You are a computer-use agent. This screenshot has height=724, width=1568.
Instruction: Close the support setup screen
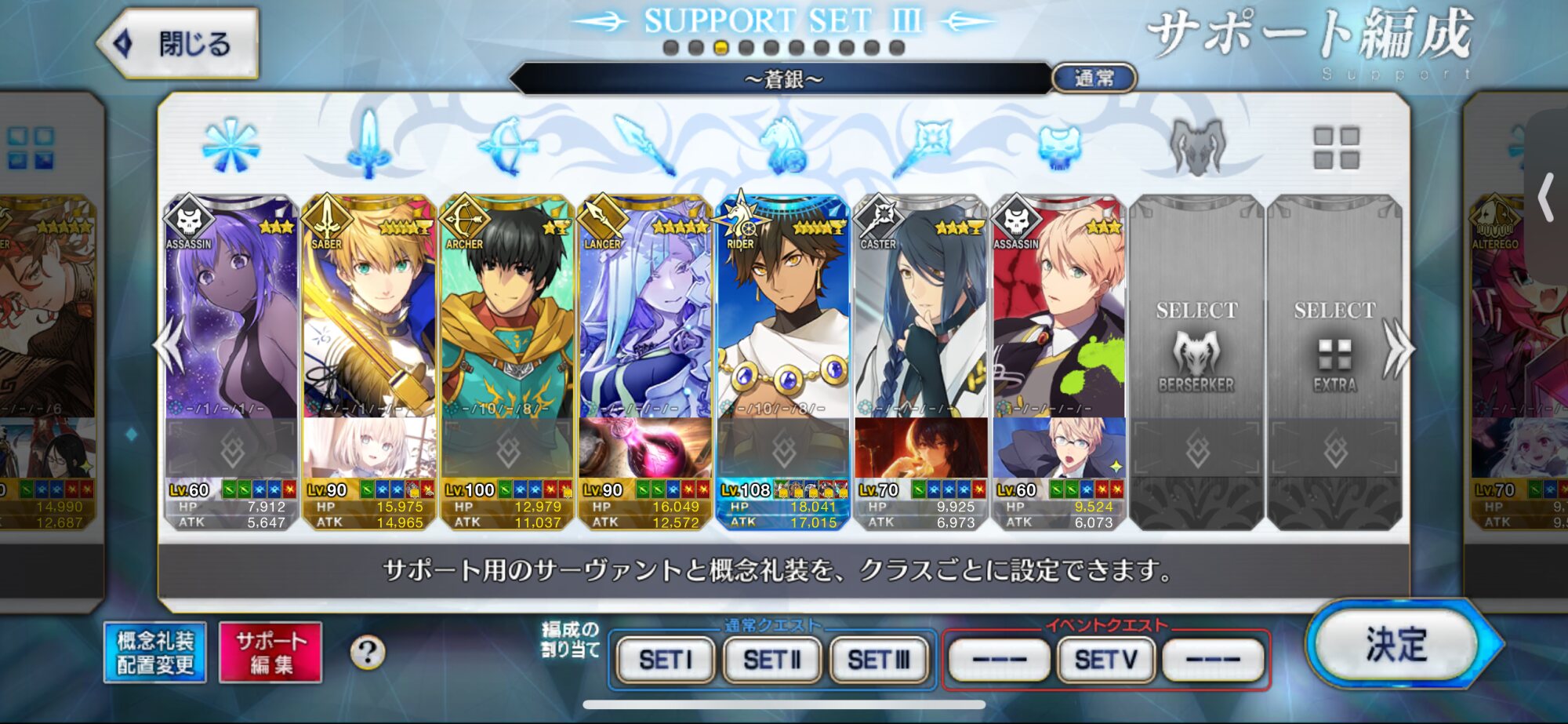click(x=179, y=43)
